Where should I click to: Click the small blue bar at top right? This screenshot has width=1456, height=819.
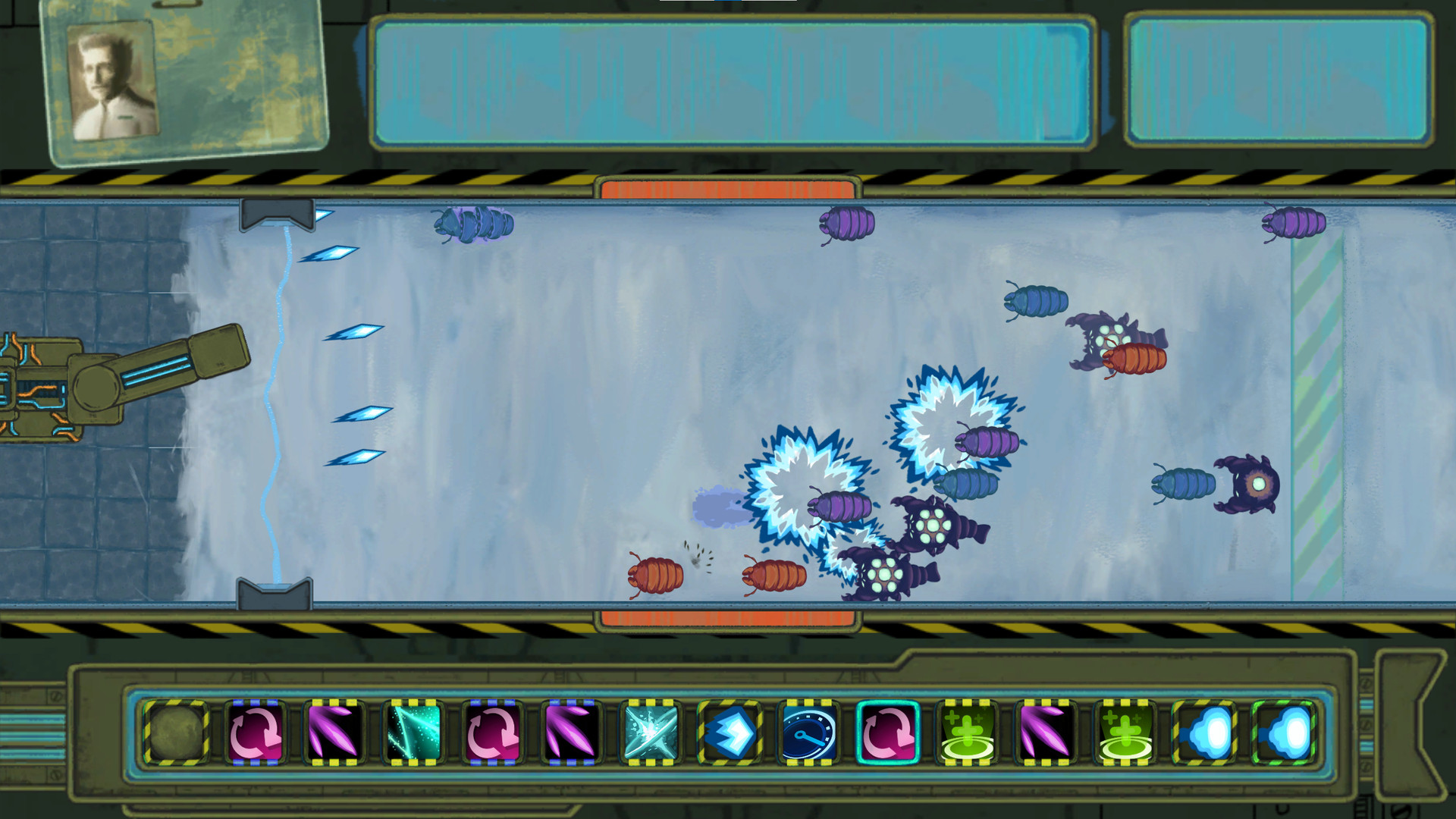point(1278,83)
